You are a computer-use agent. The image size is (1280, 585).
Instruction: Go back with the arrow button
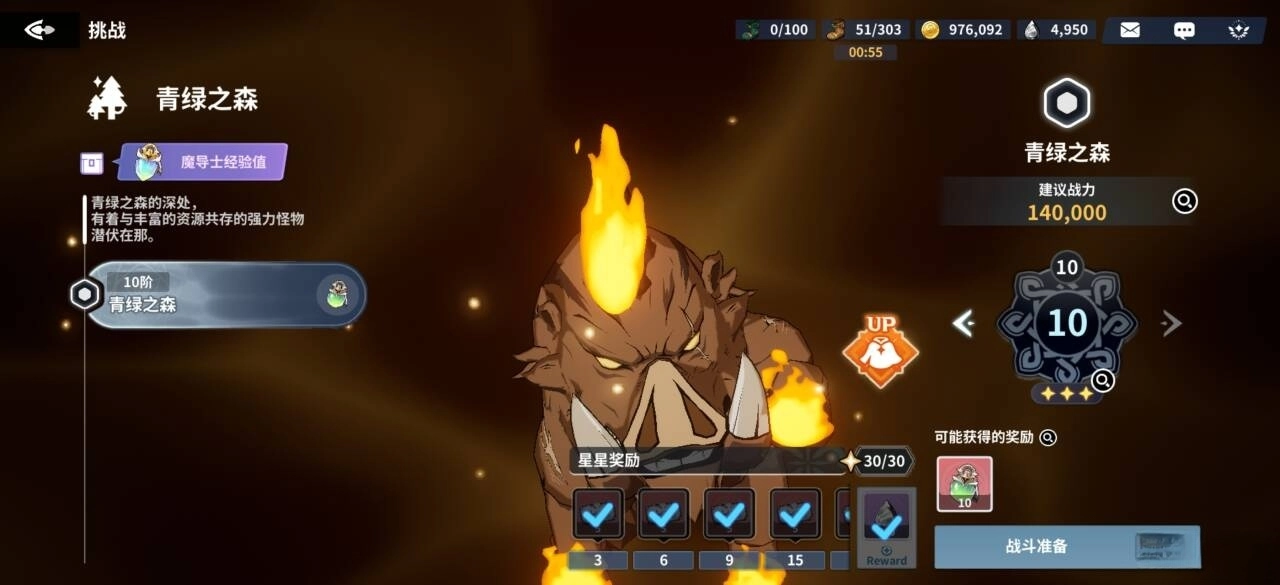tap(39, 30)
